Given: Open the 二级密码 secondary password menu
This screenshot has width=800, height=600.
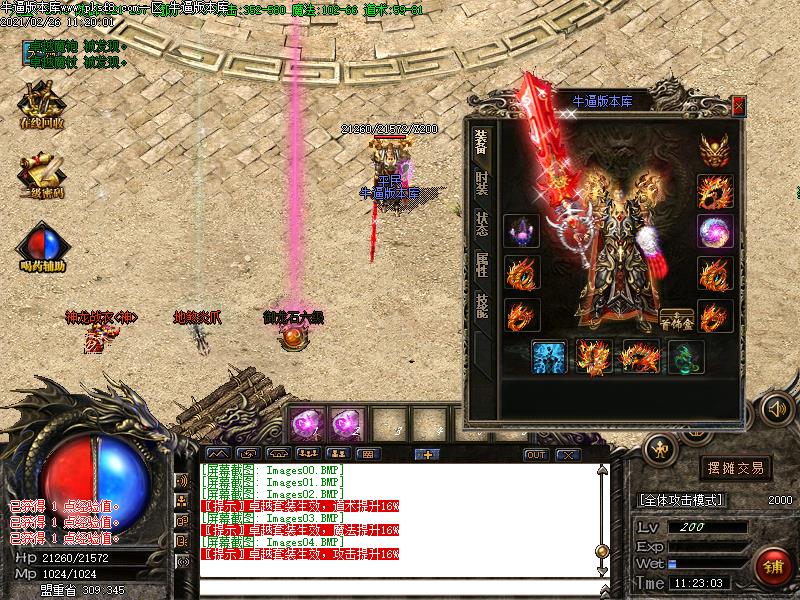Looking at the screenshot, I should 41,176.
